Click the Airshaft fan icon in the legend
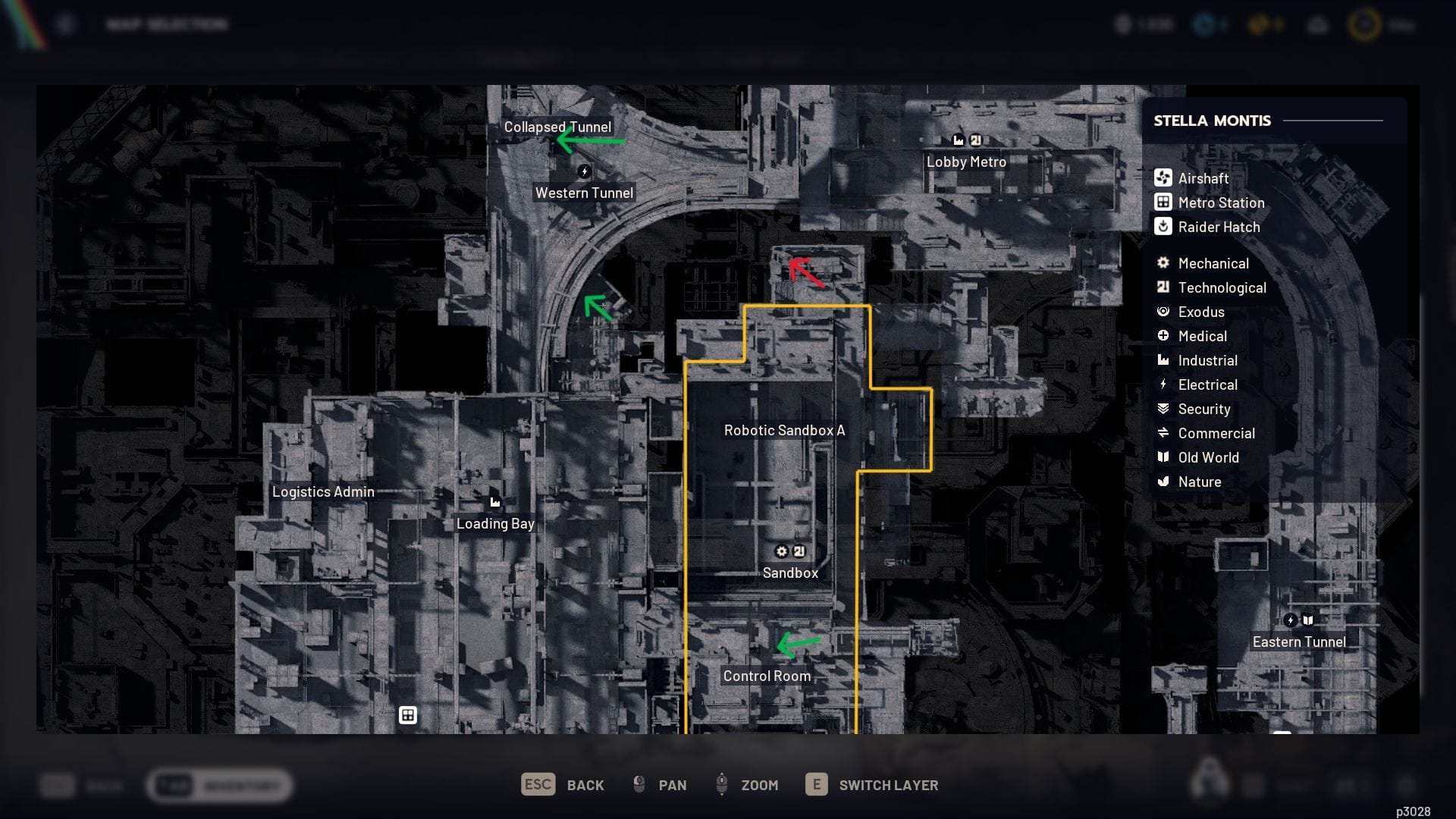1456x819 pixels. 1163,178
